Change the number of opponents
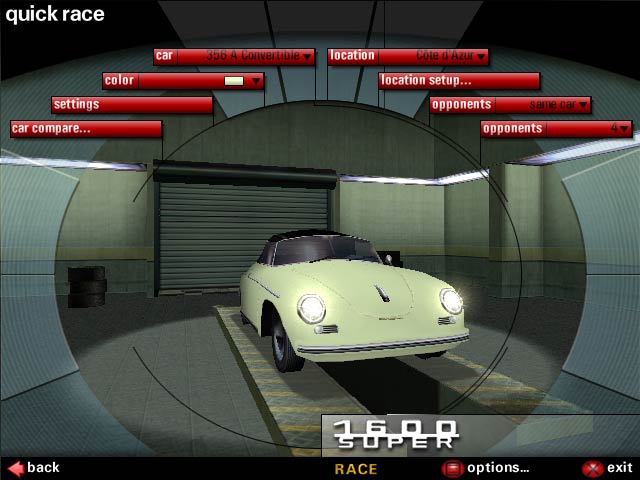This screenshot has height=480, width=640. tap(556, 129)
